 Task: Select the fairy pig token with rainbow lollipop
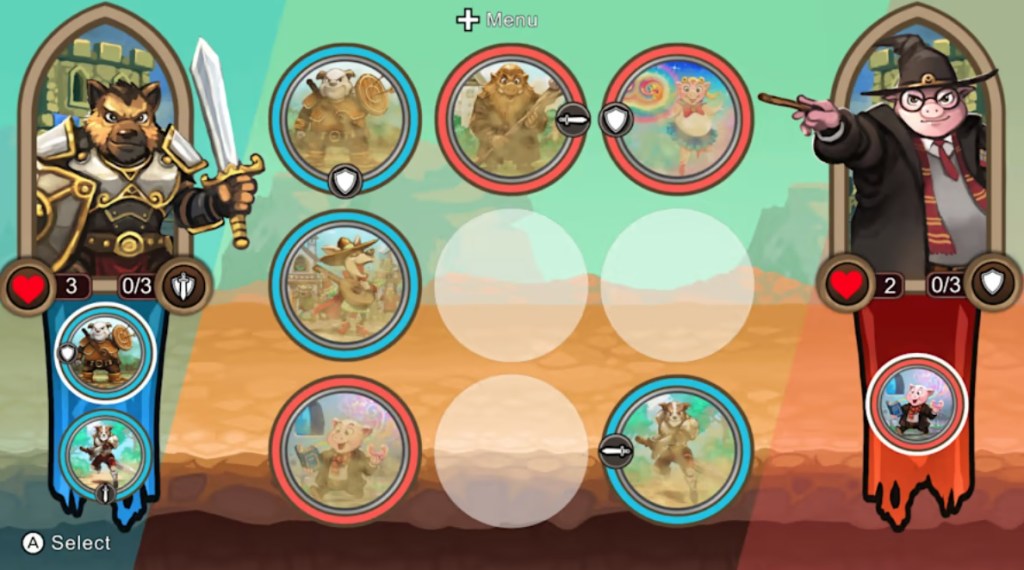point(677,118)
